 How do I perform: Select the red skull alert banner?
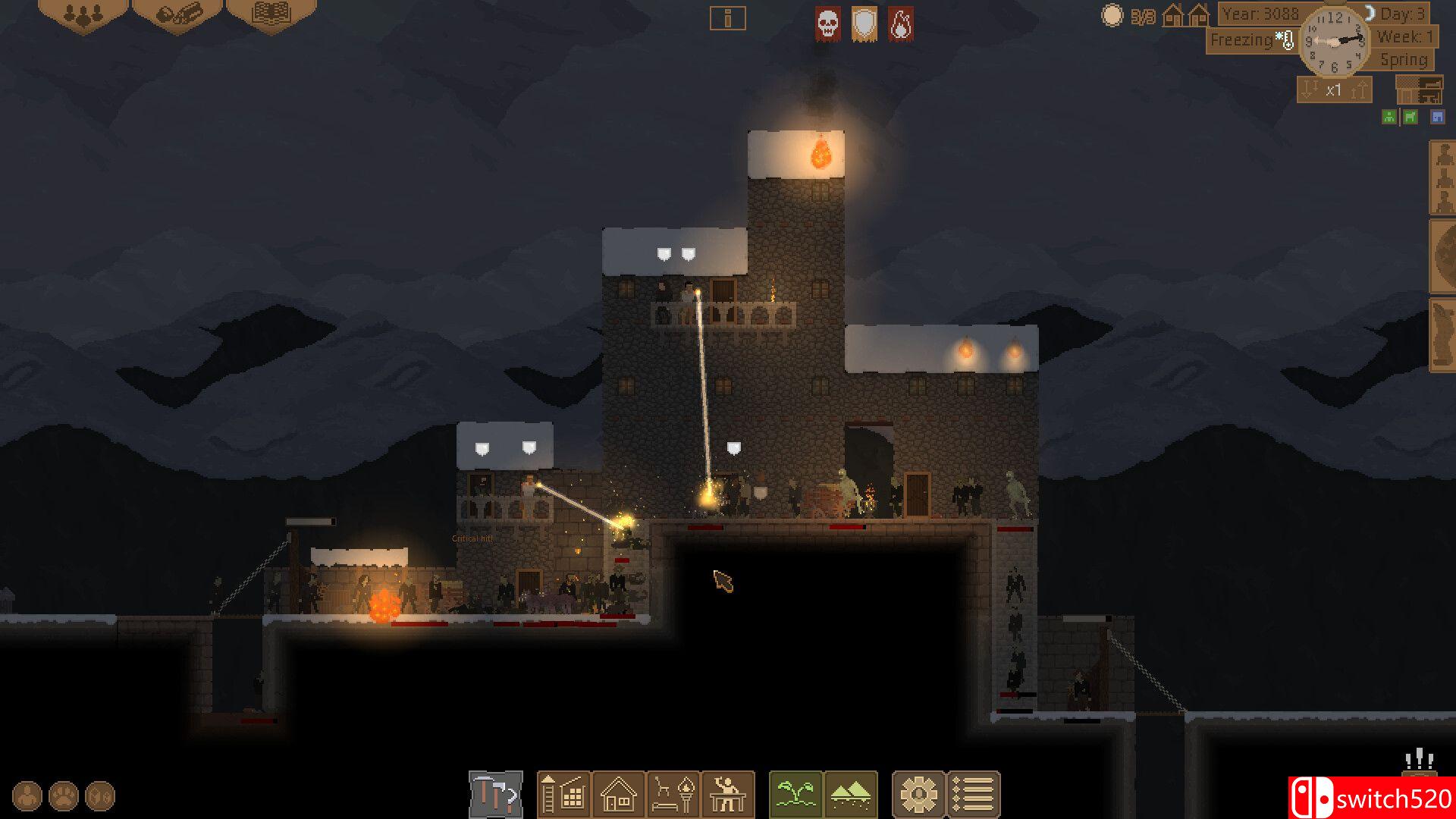click(x=827, y=24)
